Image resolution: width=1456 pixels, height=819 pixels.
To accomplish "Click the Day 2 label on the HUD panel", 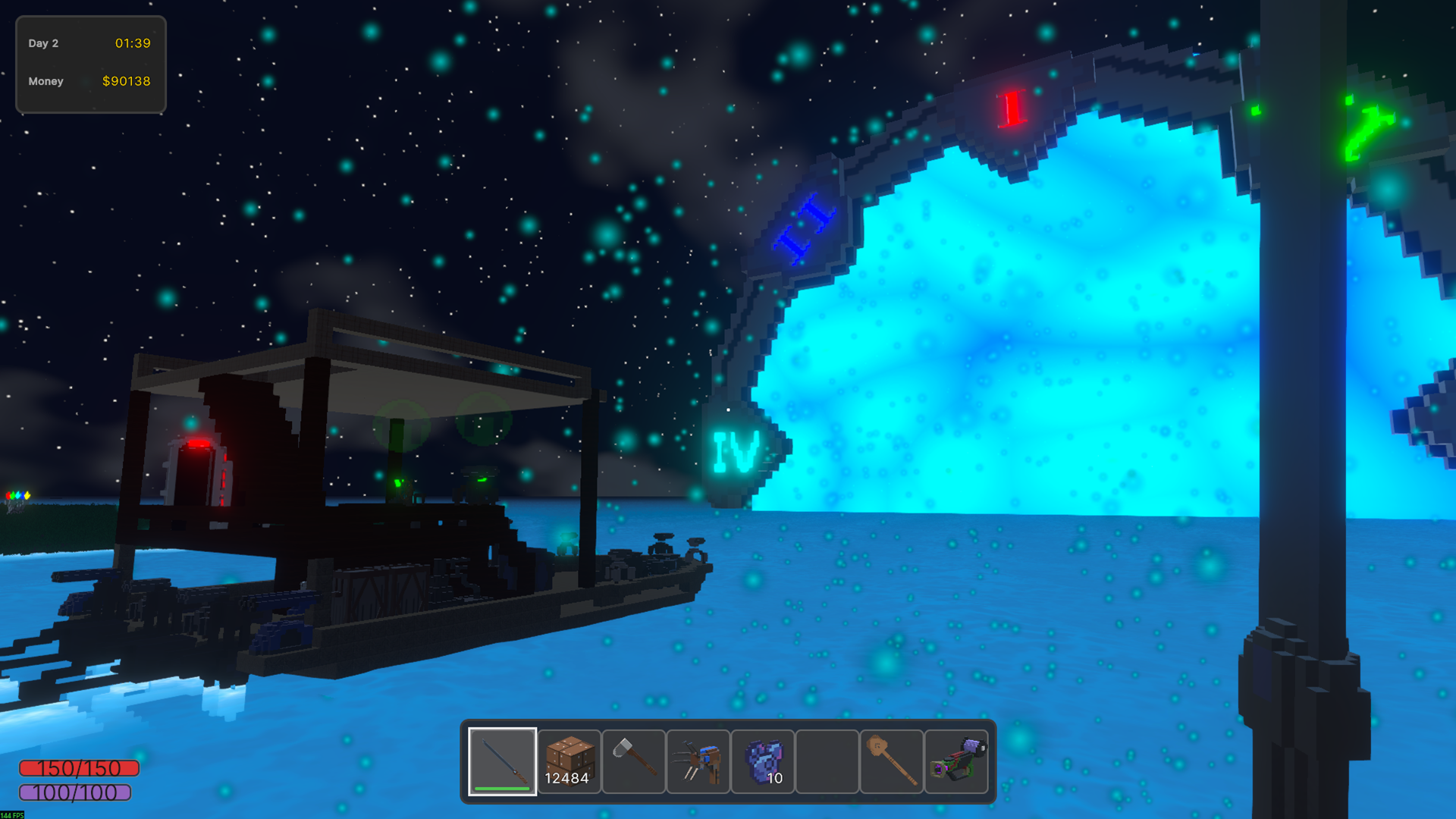I will tap(43, 43).
